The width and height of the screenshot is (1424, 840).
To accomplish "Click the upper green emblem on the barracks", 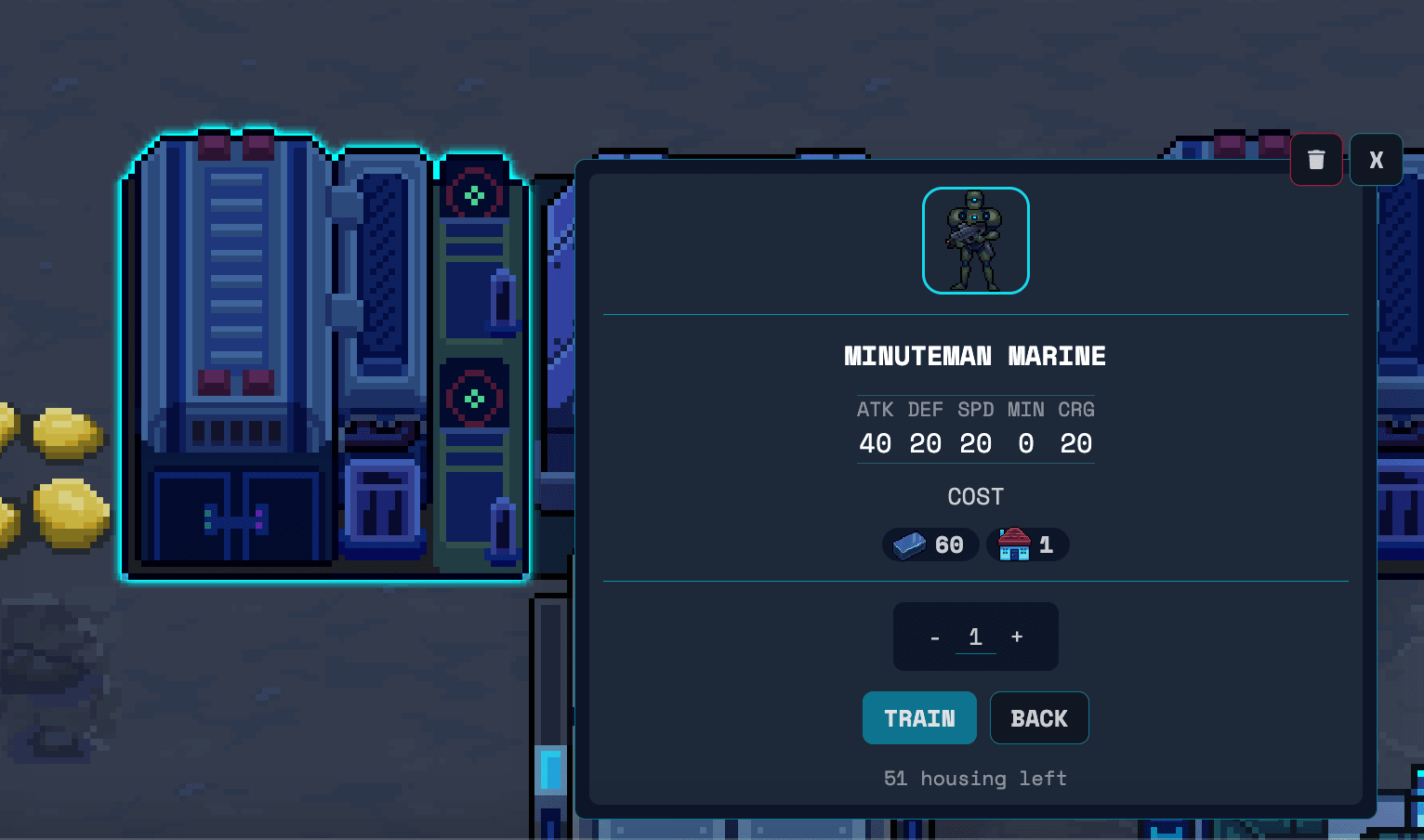I will (475, 195).
